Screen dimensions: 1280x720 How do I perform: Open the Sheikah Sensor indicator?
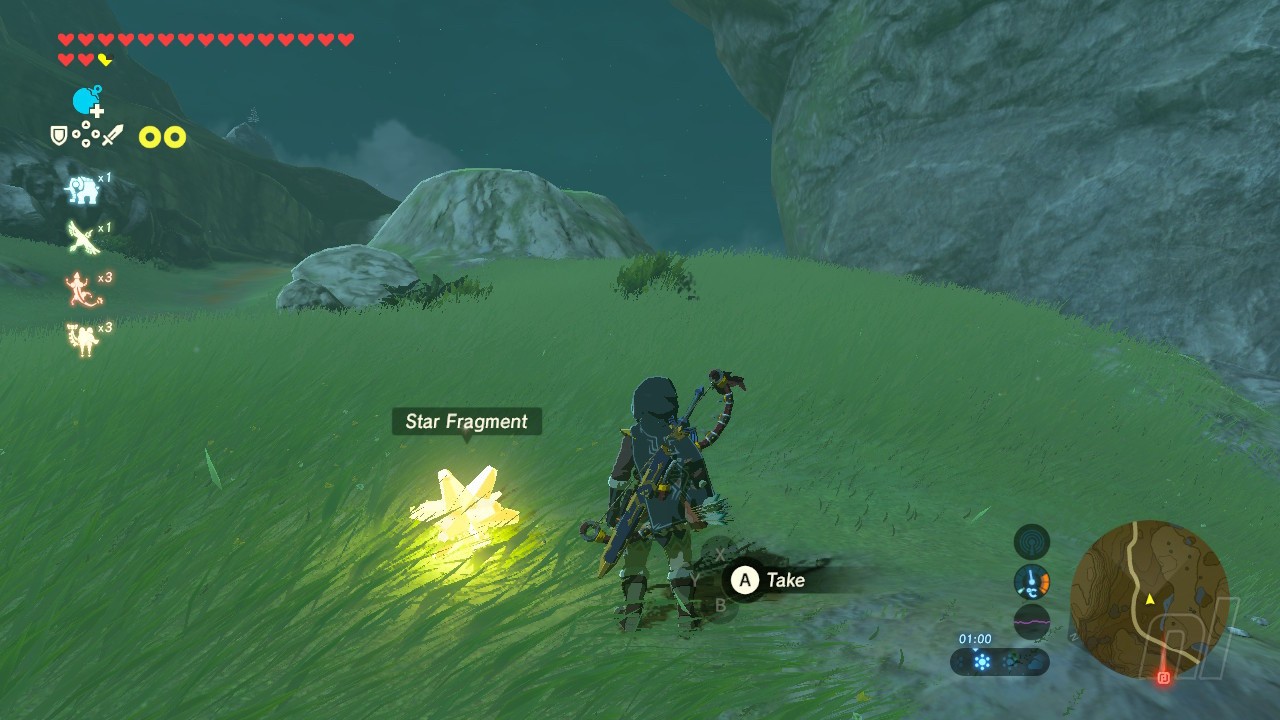1032,541
